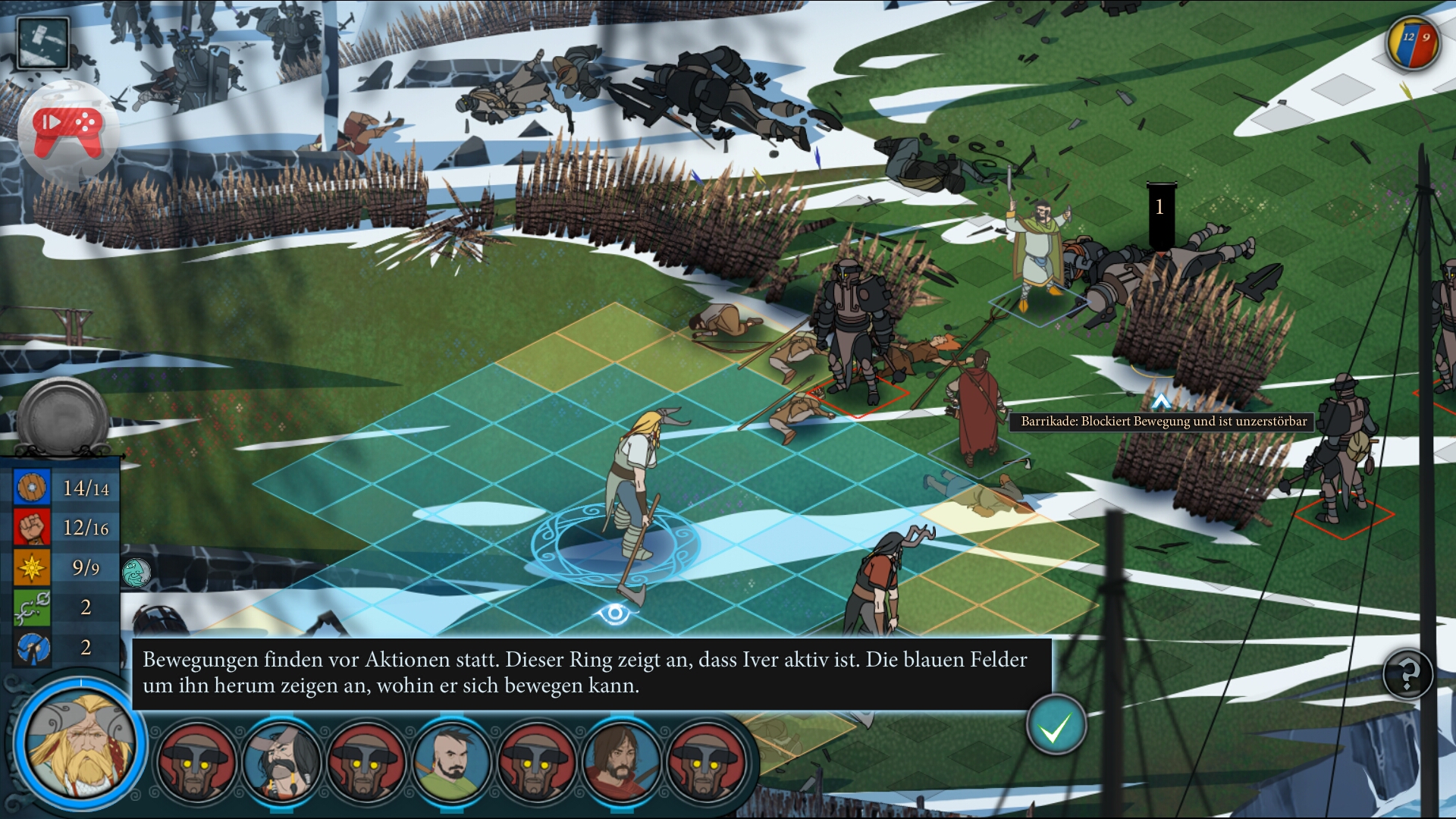Open the hammer menu icon

[x=44, y=43]
